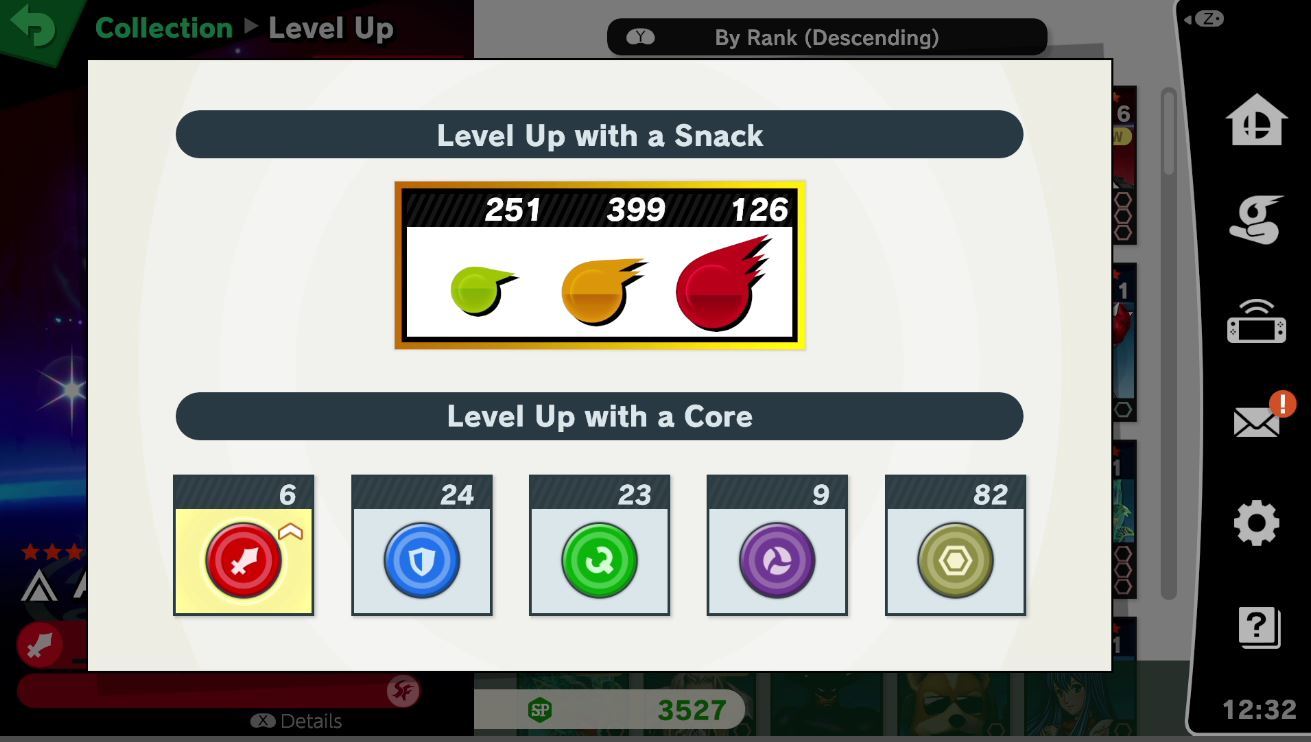Pick the blue Shield core
Screen dimensions: 1311x742
point(421,560)
